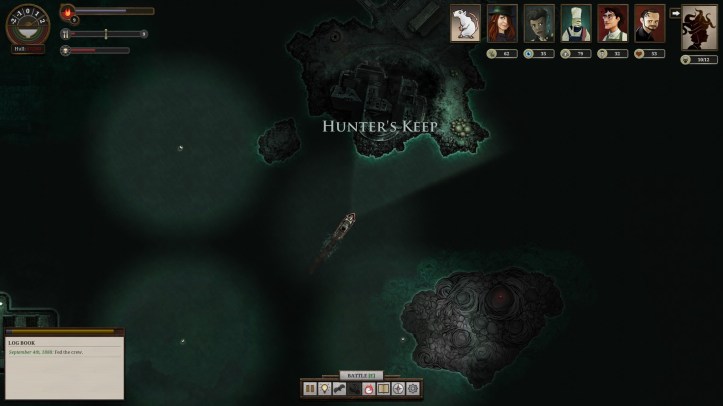This screenshot has width=723, height=406.
Task: Select the officer portrait wearing glasses
Action: pyautogui.click(x=613, y=23)
